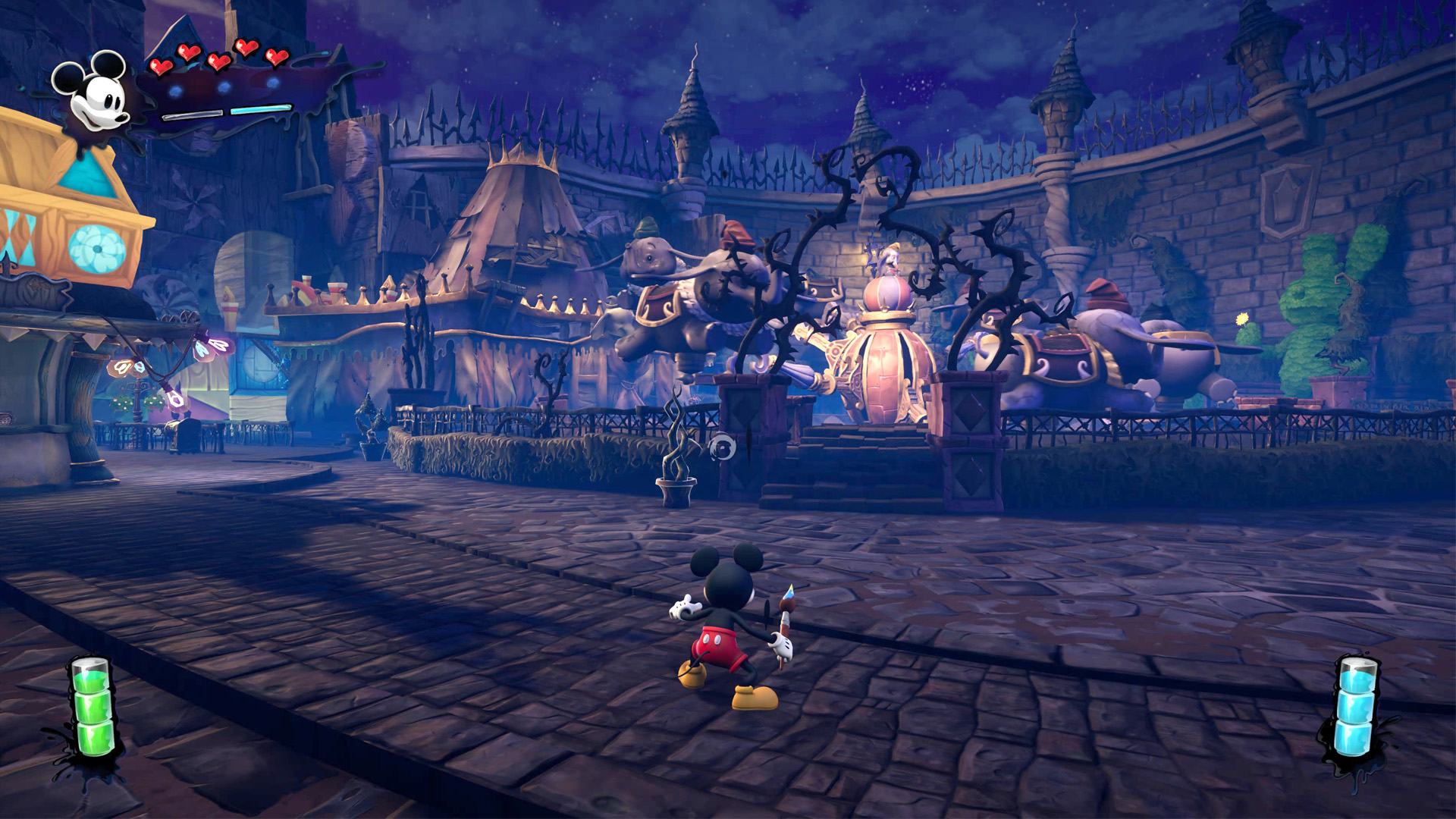
Task: Select the blue thinner canister
Action: (1355, 707)
